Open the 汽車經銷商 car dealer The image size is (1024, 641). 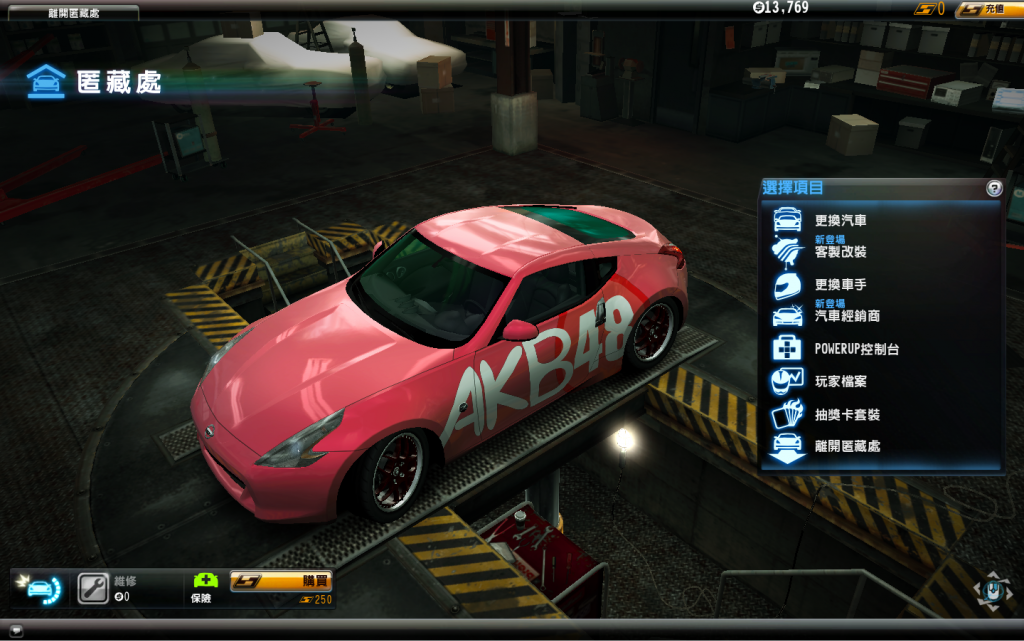(848, 316)
